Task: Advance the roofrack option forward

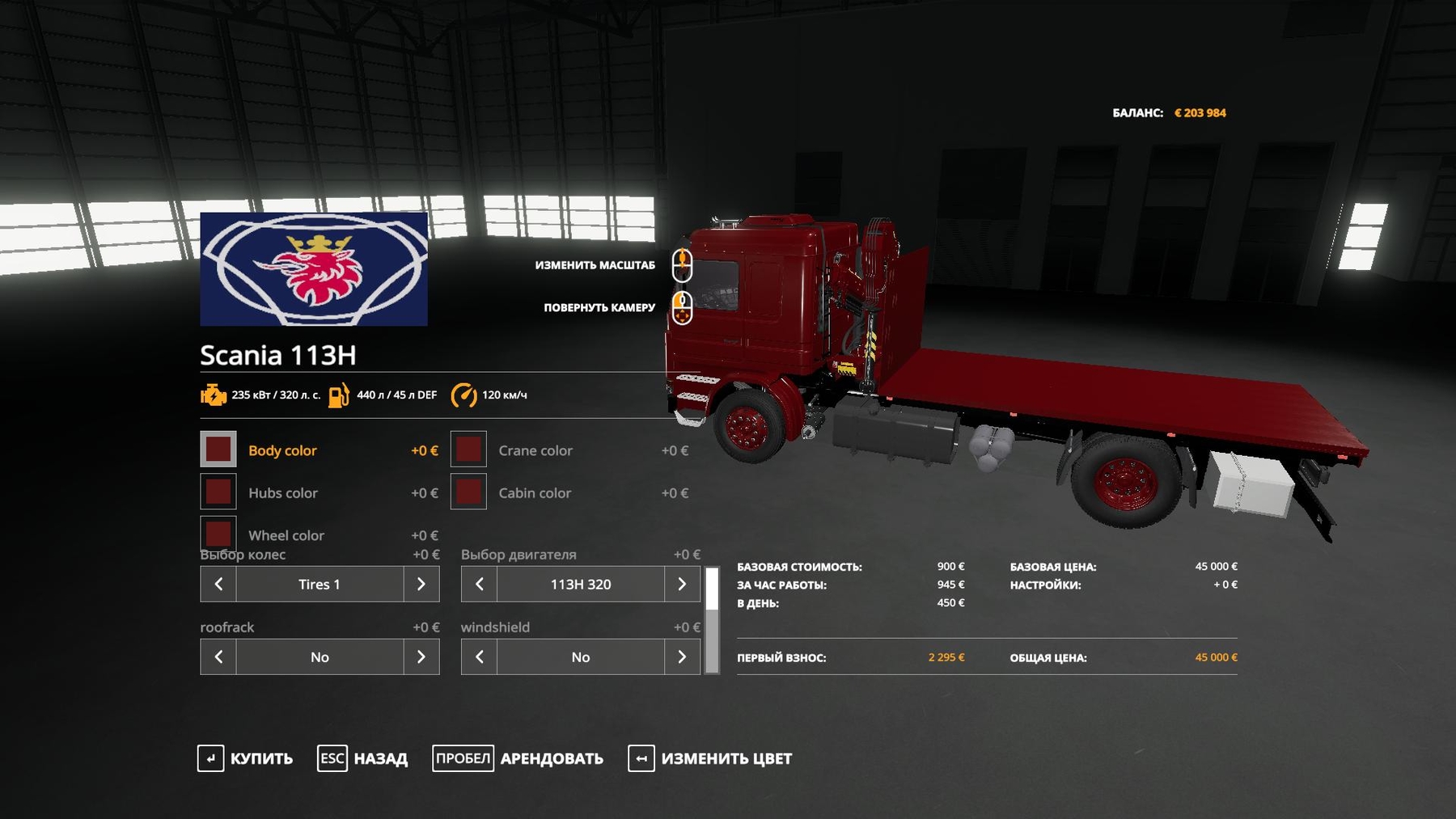Action: 421,656
